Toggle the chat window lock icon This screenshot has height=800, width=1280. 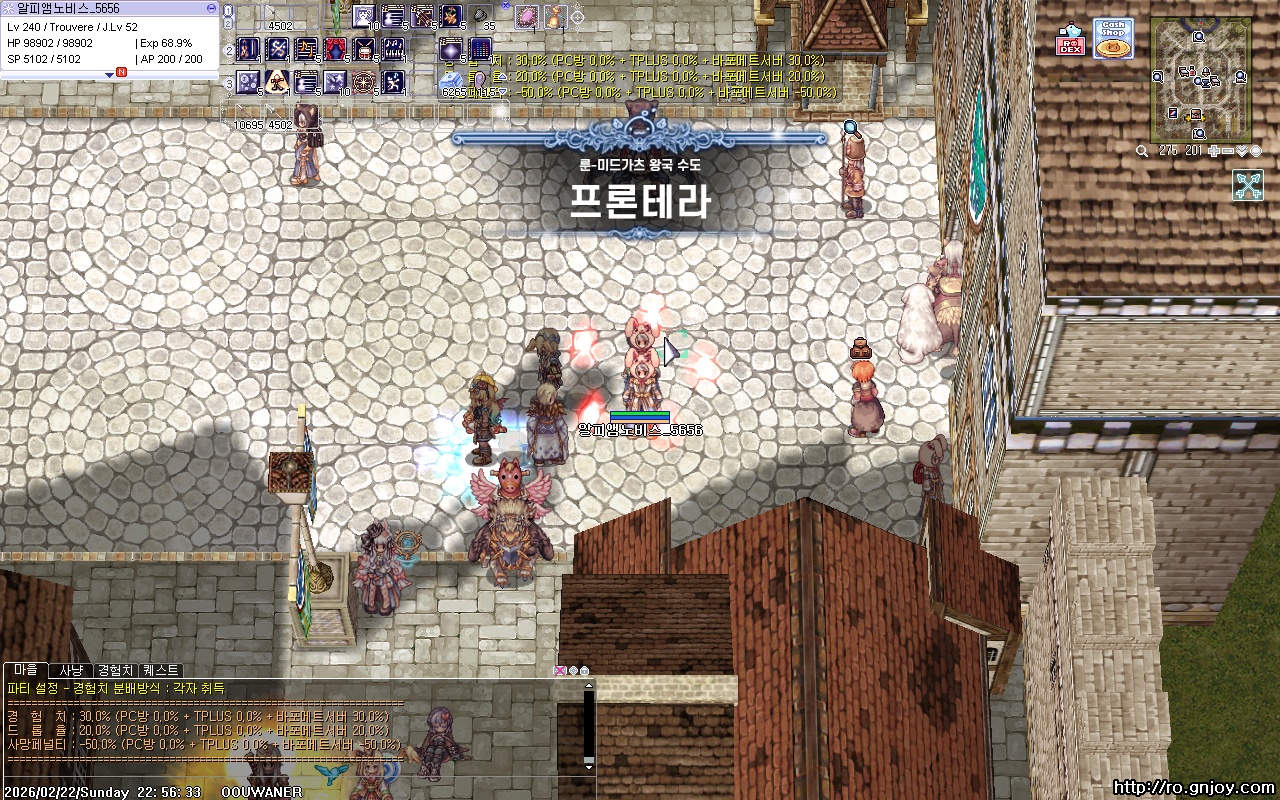pos(584,670)
